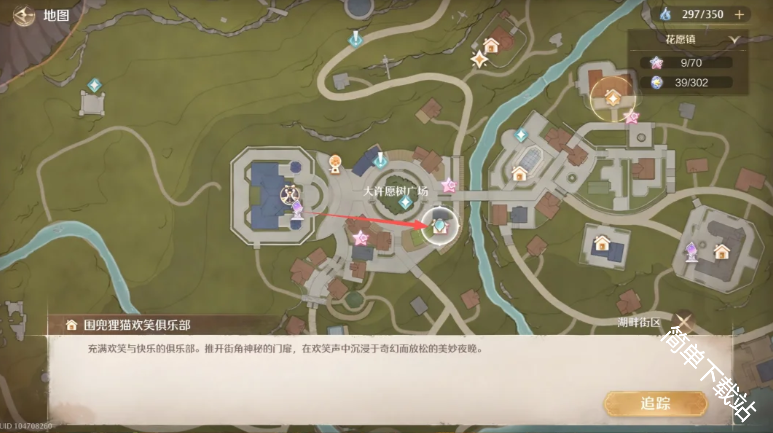The height and width of the screenshot is (433, 773).
Task: Tap the plus button beside 297/350 energy
Action: pos(739,14)
